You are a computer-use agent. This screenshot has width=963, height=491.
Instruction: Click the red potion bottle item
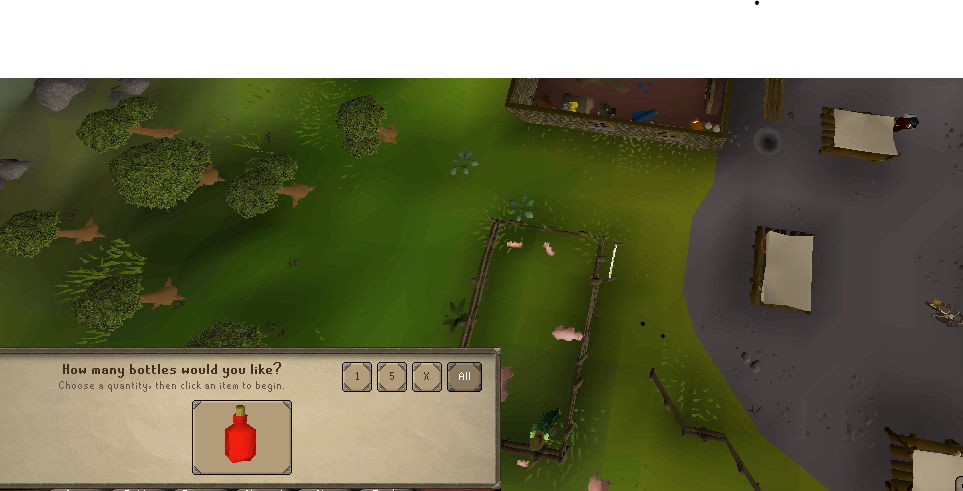click(x=242, y=437)
